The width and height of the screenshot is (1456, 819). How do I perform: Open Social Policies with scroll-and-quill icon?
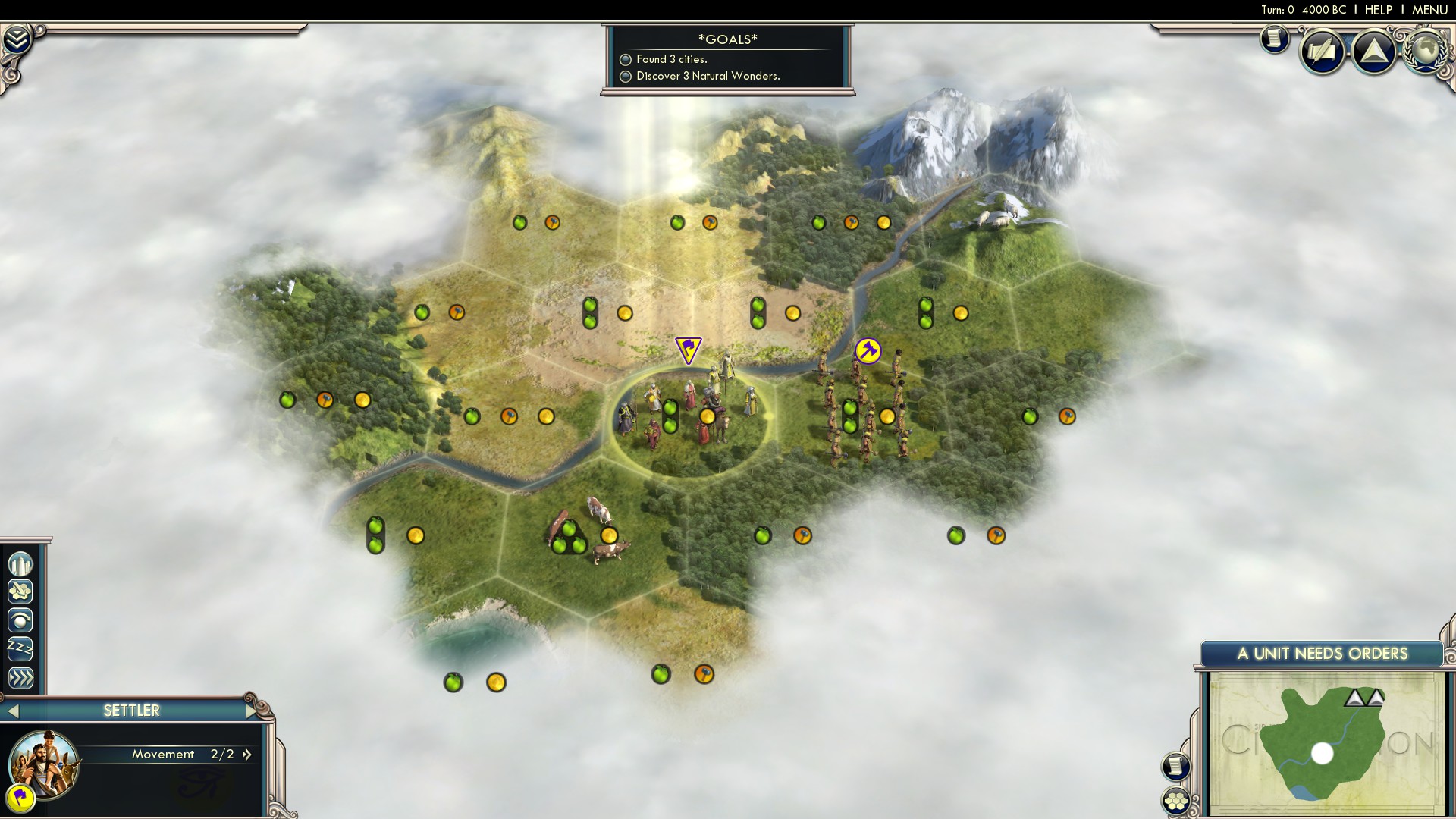point(1321,51)
